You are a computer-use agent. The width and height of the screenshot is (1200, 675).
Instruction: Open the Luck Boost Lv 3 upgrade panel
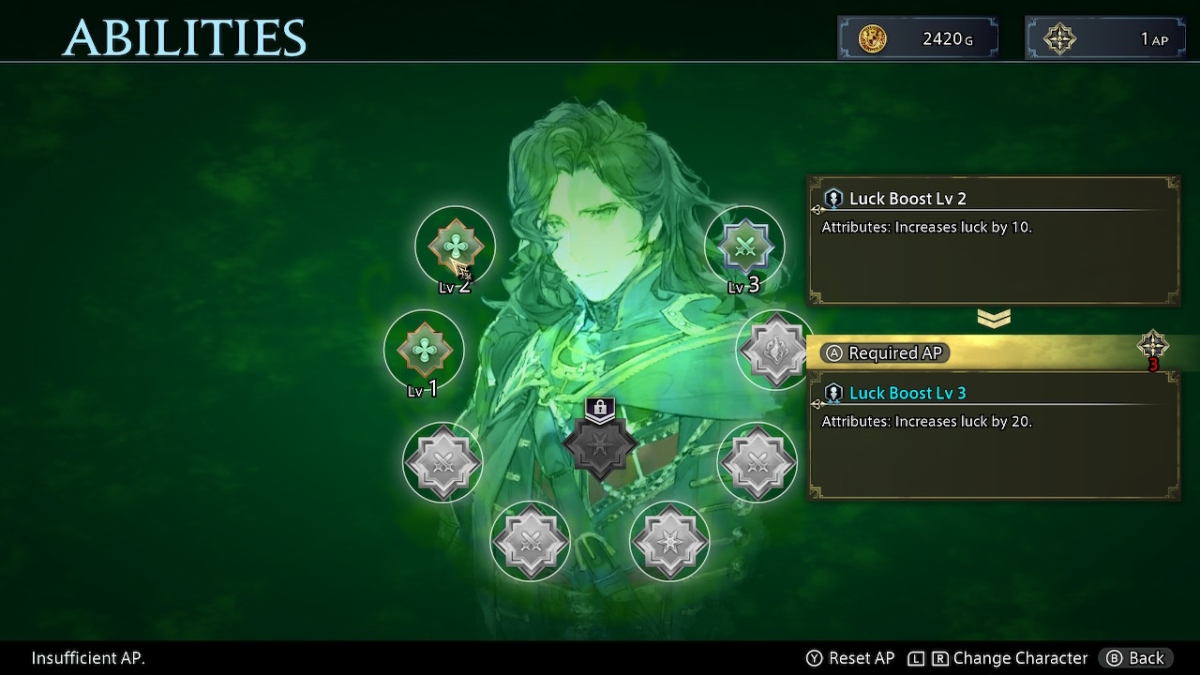click(x=993, y=435)
